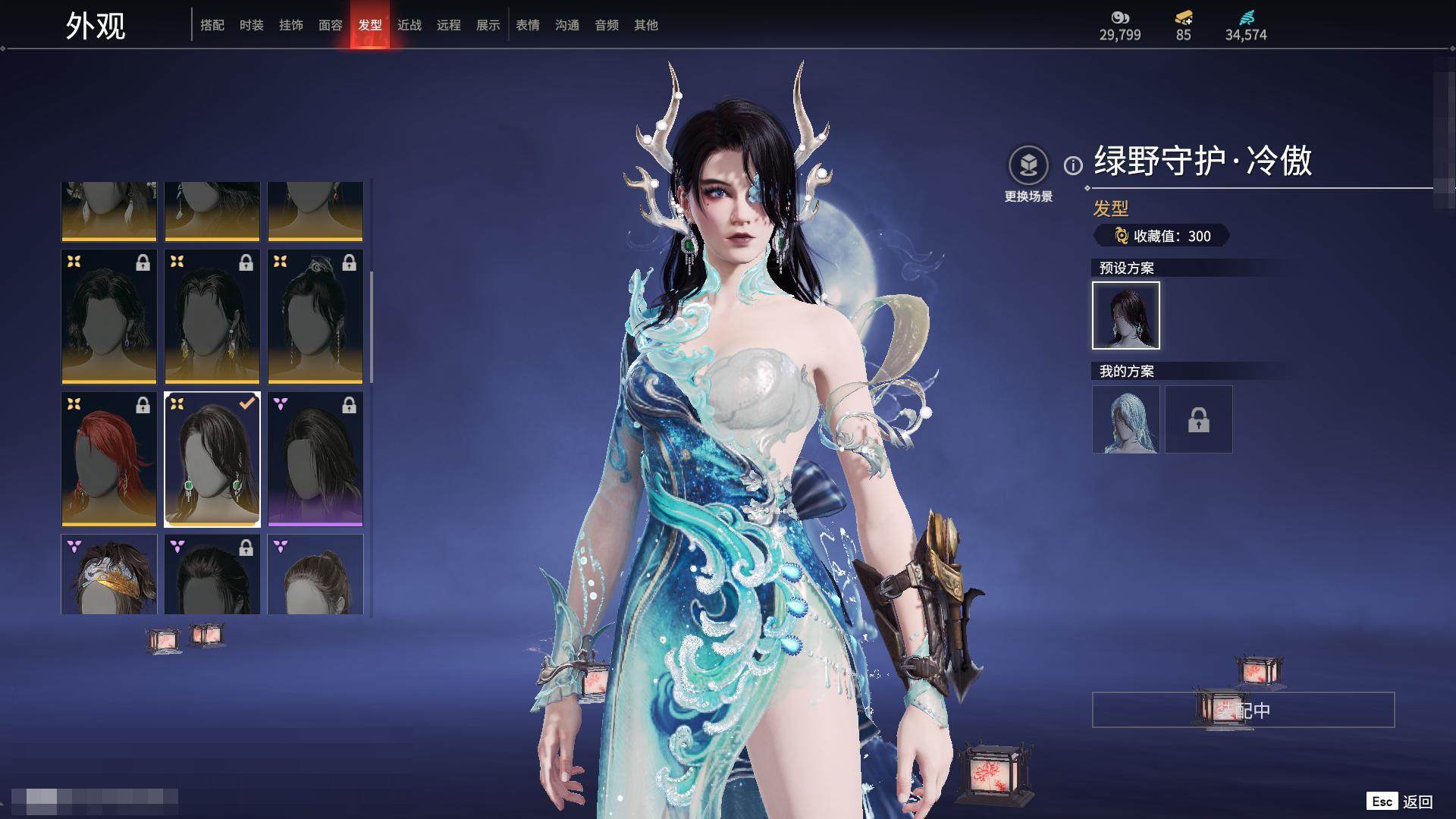Select the 沟通 tab

(567, 25)
